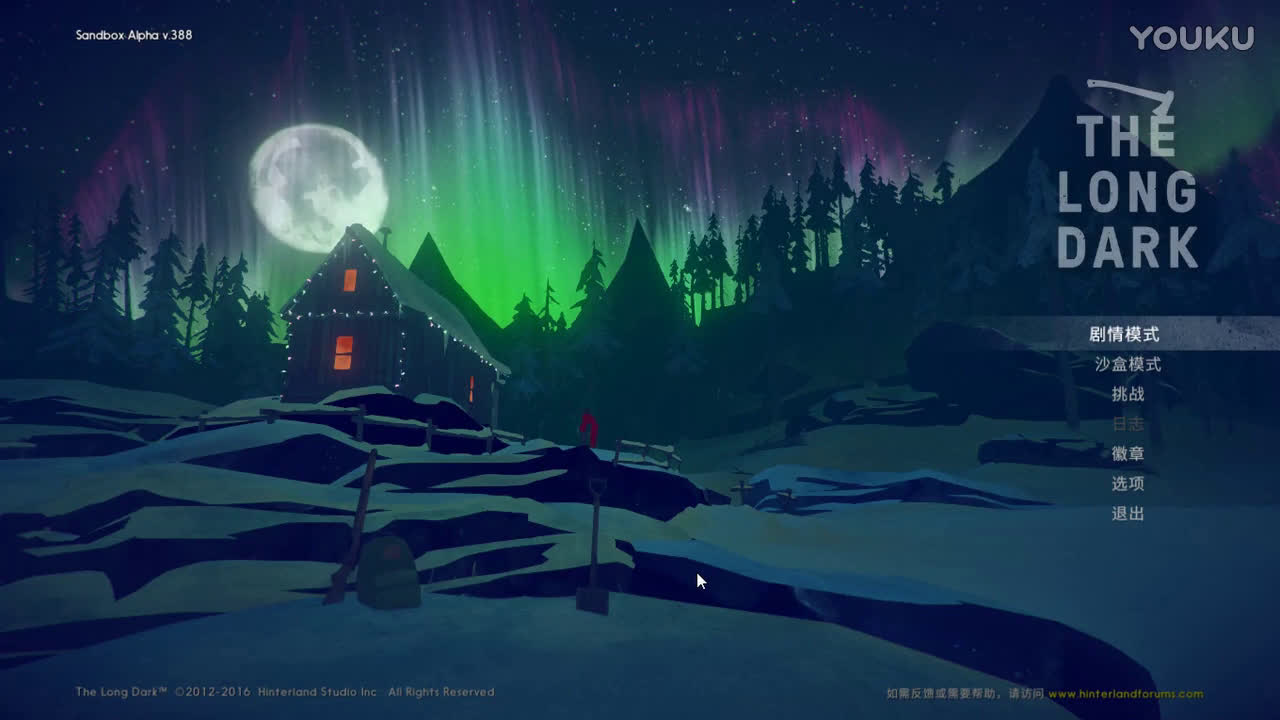Select 剧情模式 story mode
Viewport: 1280px width, 720px height.
1124,334
